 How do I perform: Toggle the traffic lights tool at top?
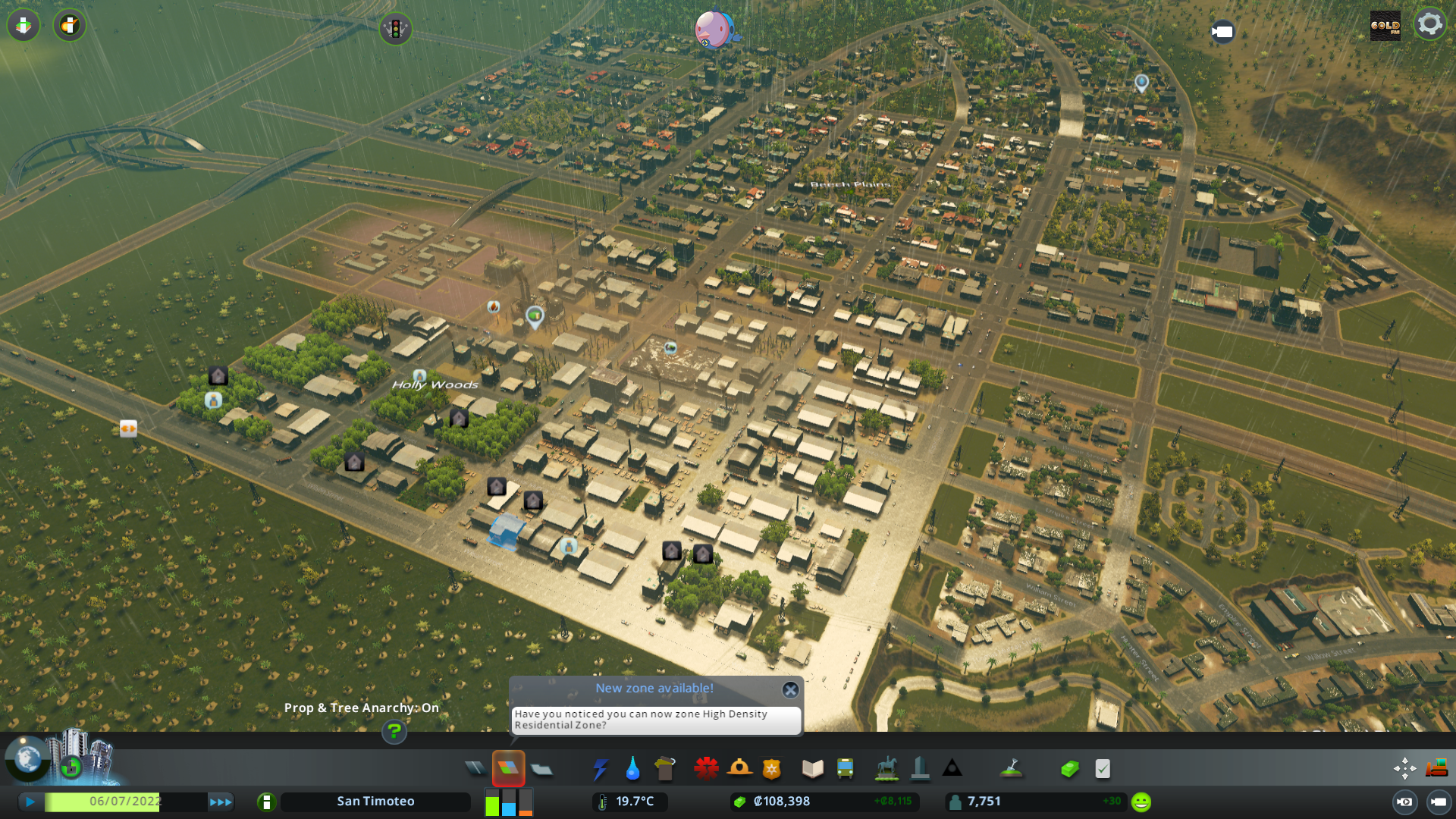[395, 30]
